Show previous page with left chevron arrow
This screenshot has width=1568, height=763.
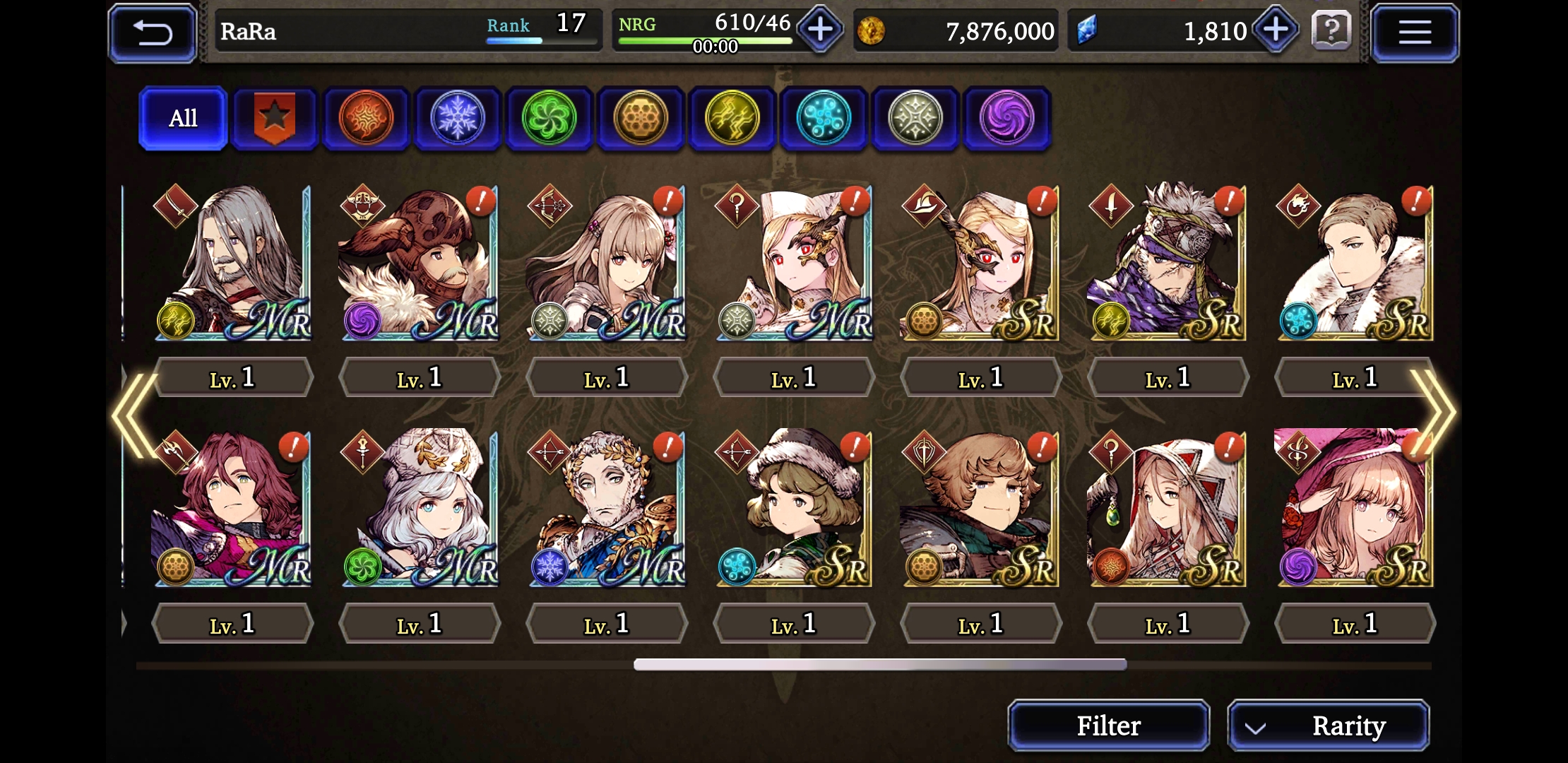coord(134,413)
